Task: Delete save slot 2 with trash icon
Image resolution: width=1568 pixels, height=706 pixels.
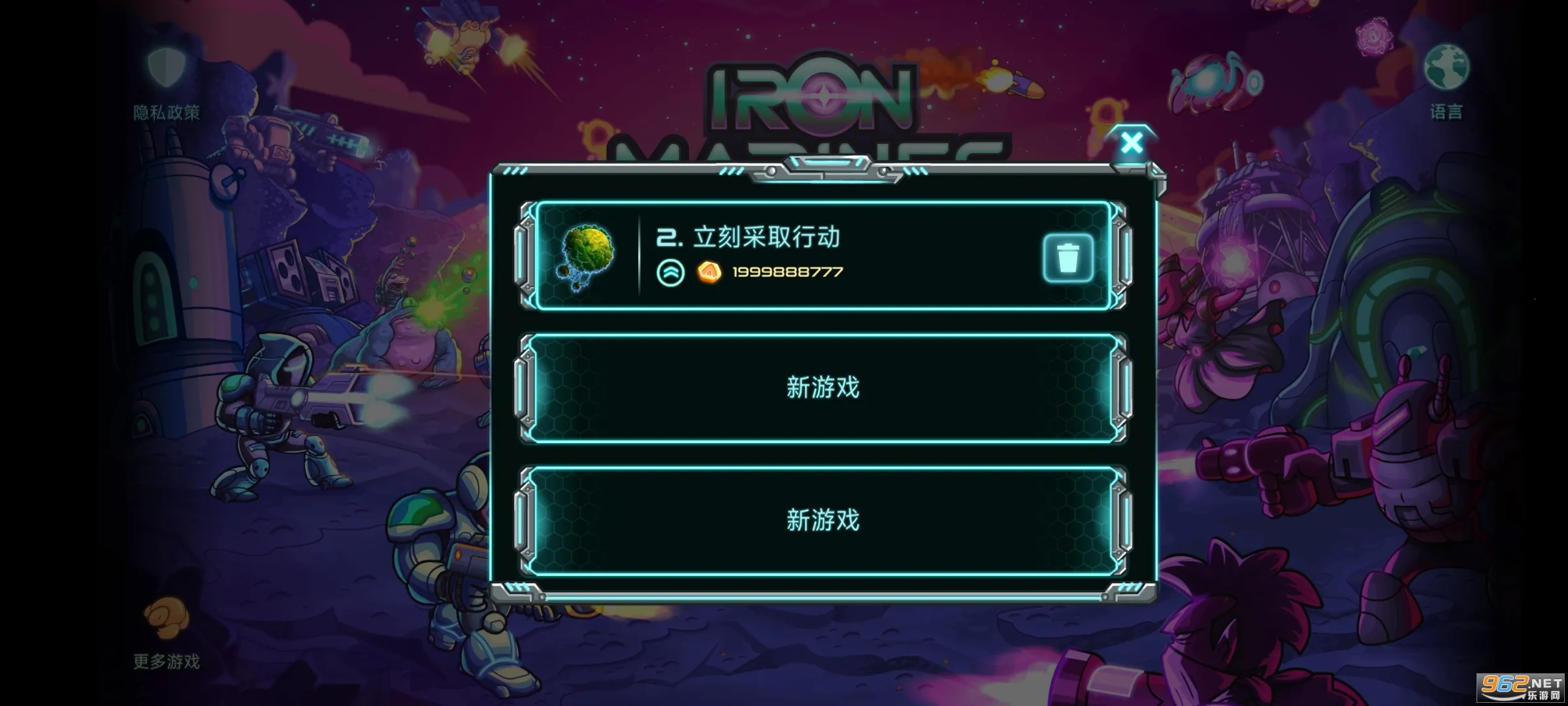Action: point(1069,258)
